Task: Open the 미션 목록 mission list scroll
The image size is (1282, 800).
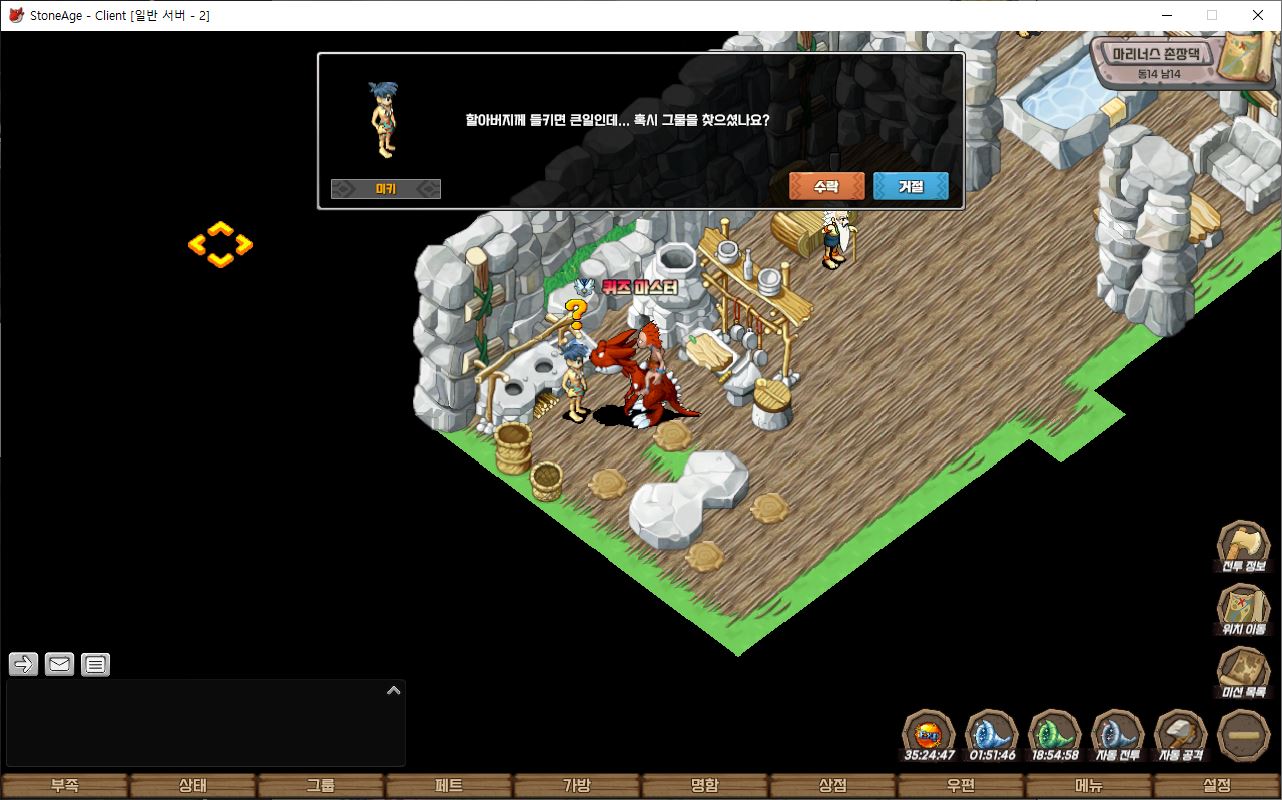Action: click(1243, 672)
